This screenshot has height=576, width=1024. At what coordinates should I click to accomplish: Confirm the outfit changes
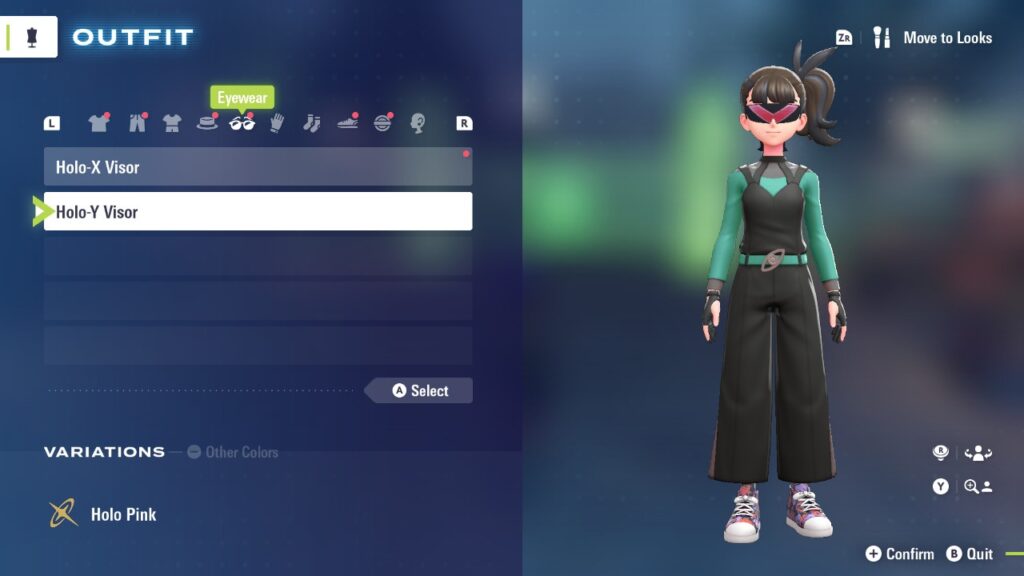tap(899, 554)
